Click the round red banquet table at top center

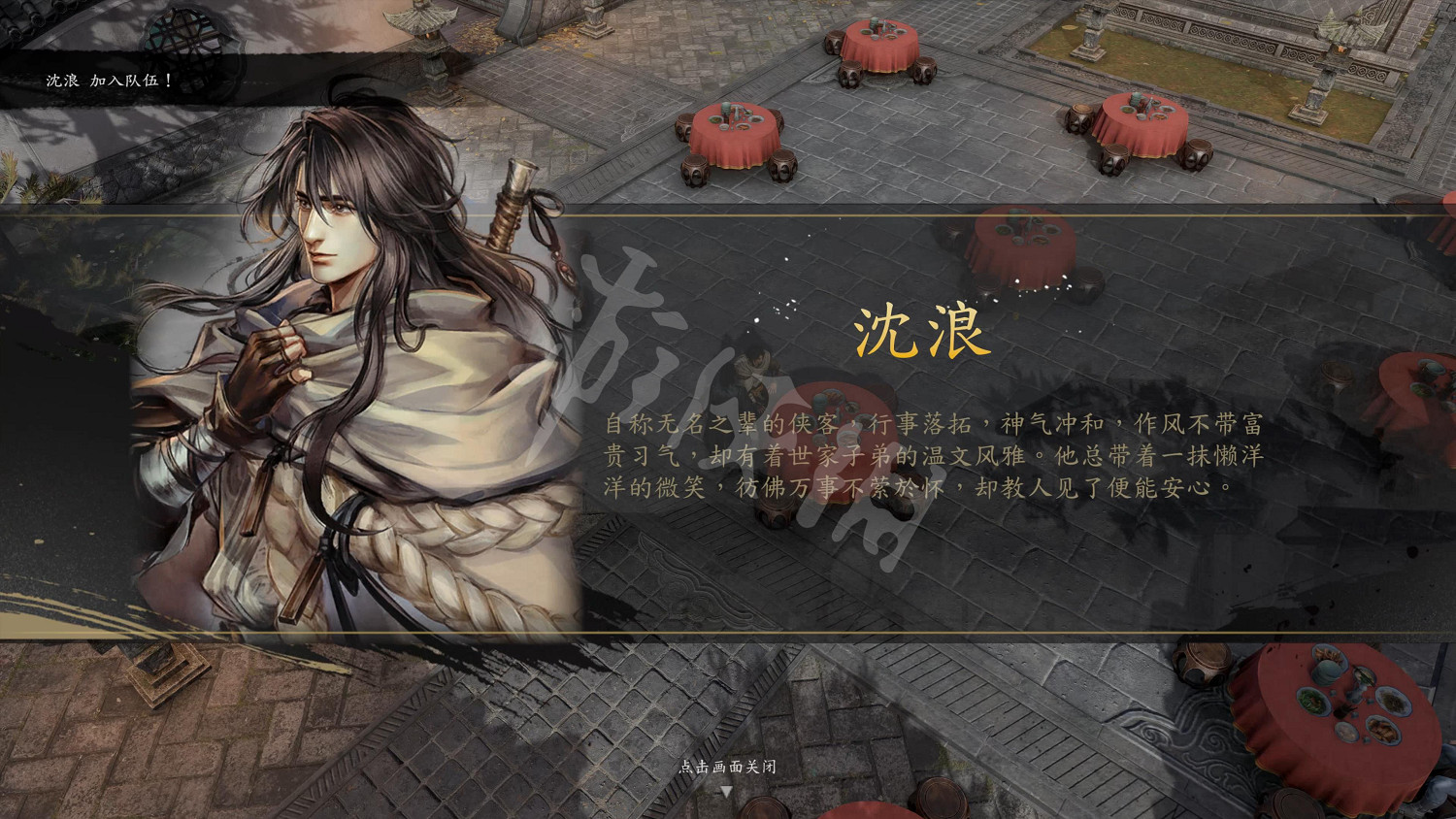point(877,46)
